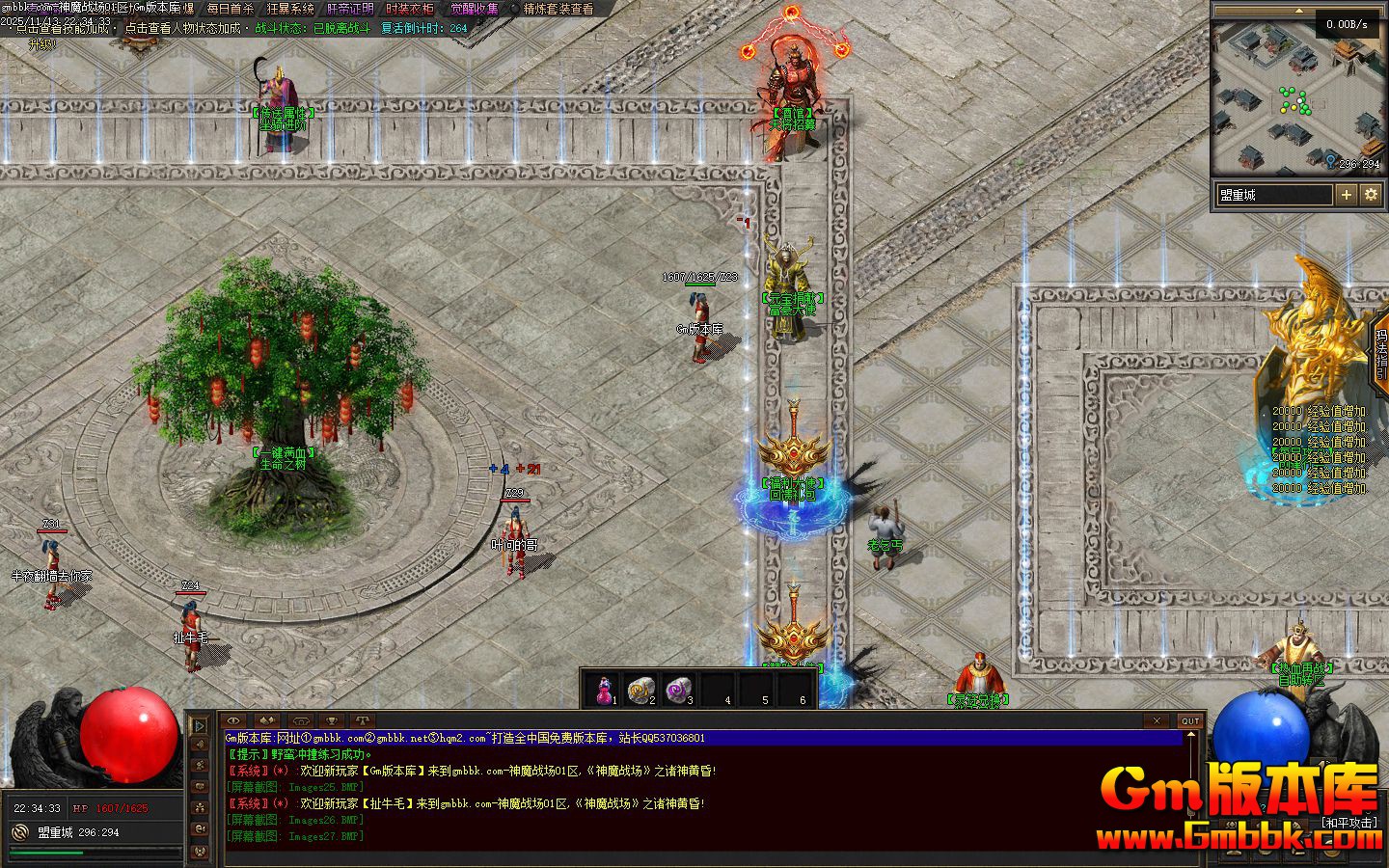Open the 狂暴系统 menu

click(290, 9)
